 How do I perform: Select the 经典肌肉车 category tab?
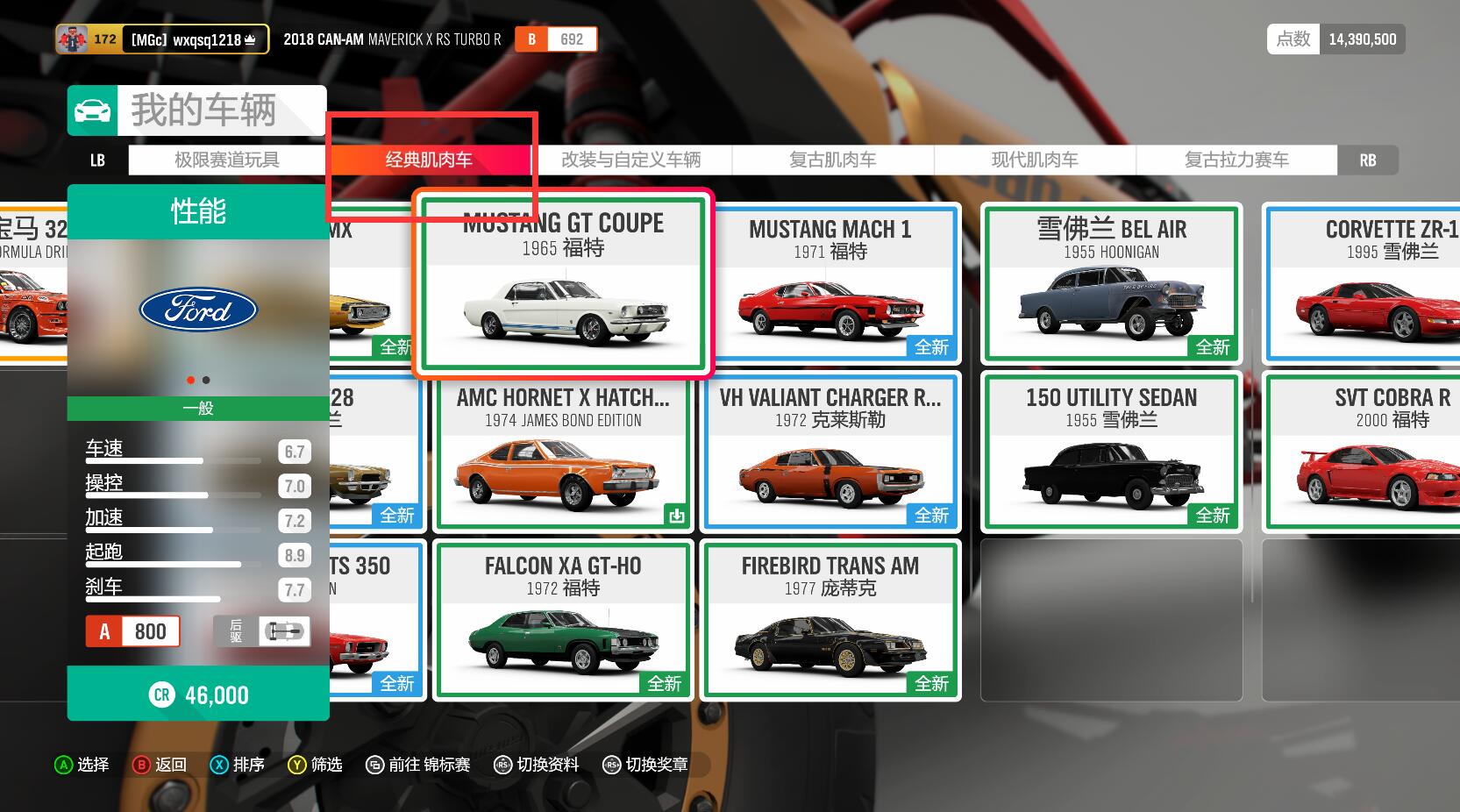coord(429,160)
